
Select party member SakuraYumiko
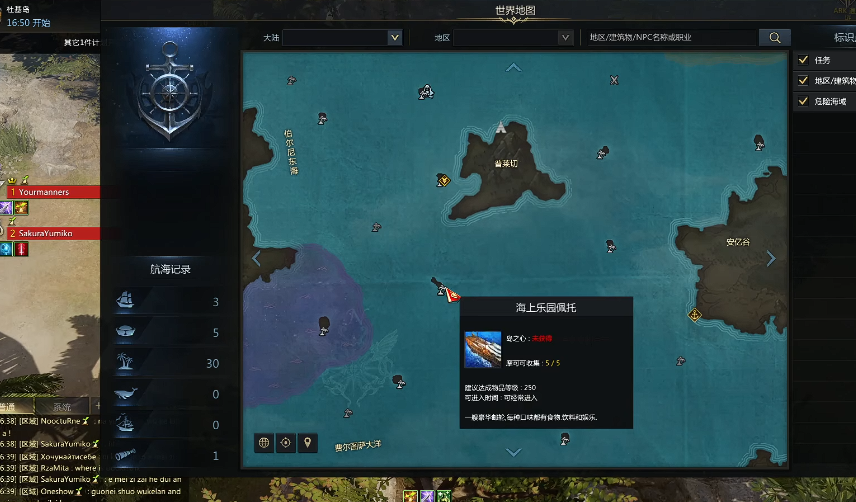pyautogui.click(x=58, y=233)
